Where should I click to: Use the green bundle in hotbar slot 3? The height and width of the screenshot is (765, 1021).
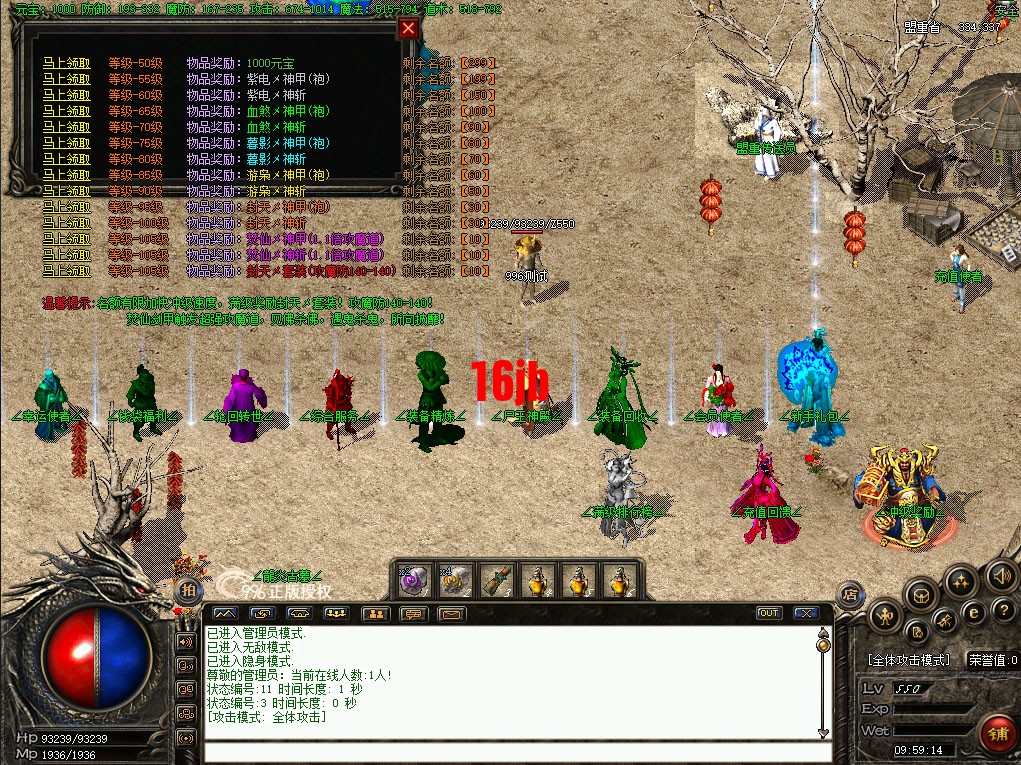[x=497, y=579]
